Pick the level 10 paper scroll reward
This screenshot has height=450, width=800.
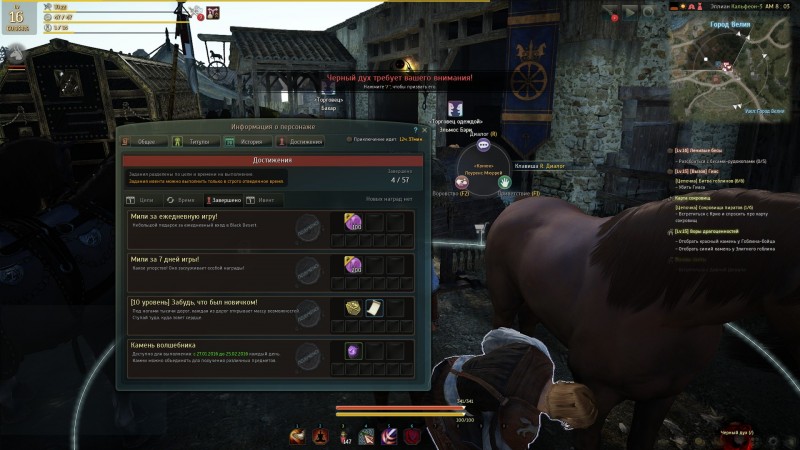[372, 308]
